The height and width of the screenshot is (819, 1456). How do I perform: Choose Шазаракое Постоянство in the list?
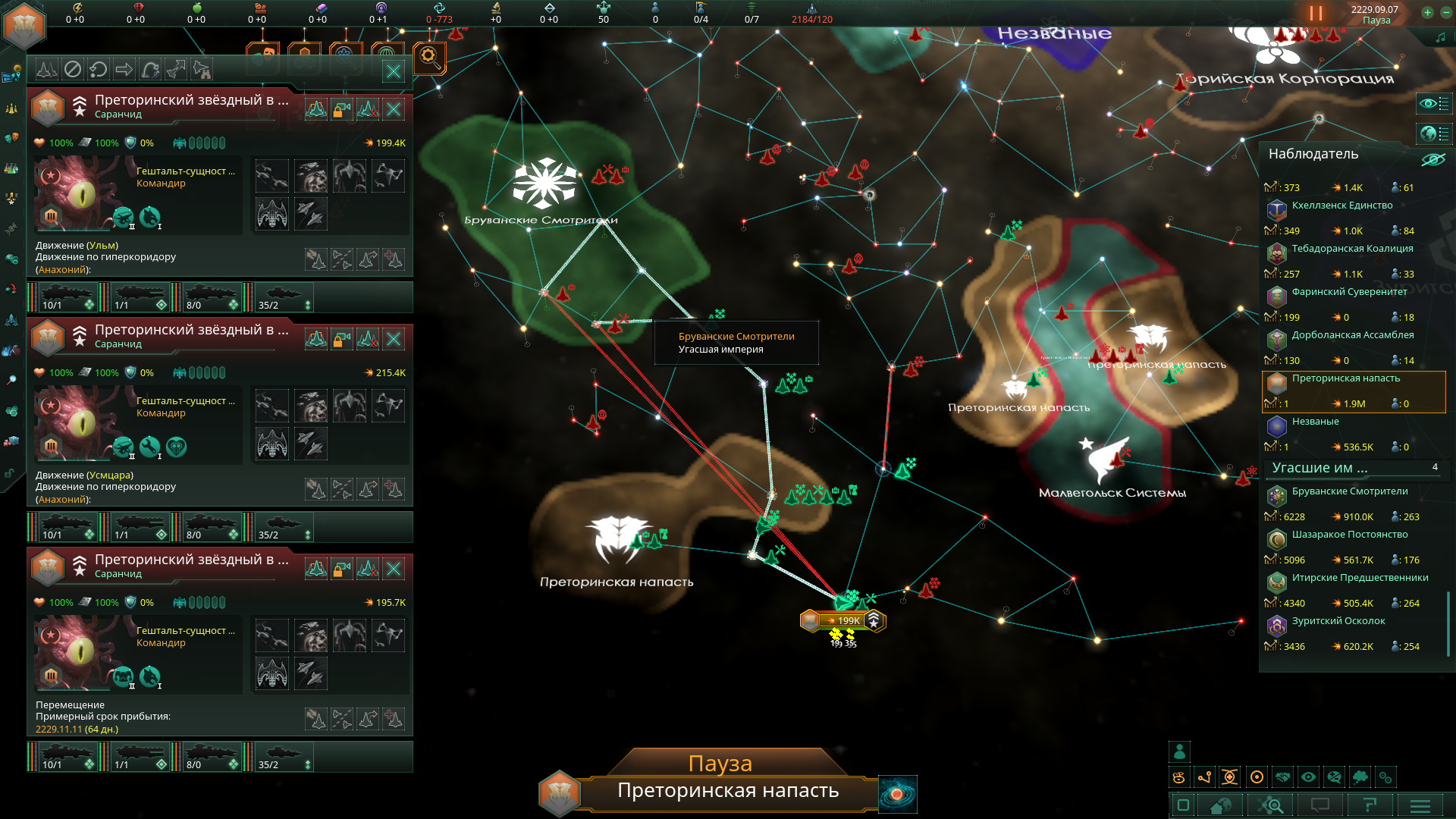point(1350,535)
